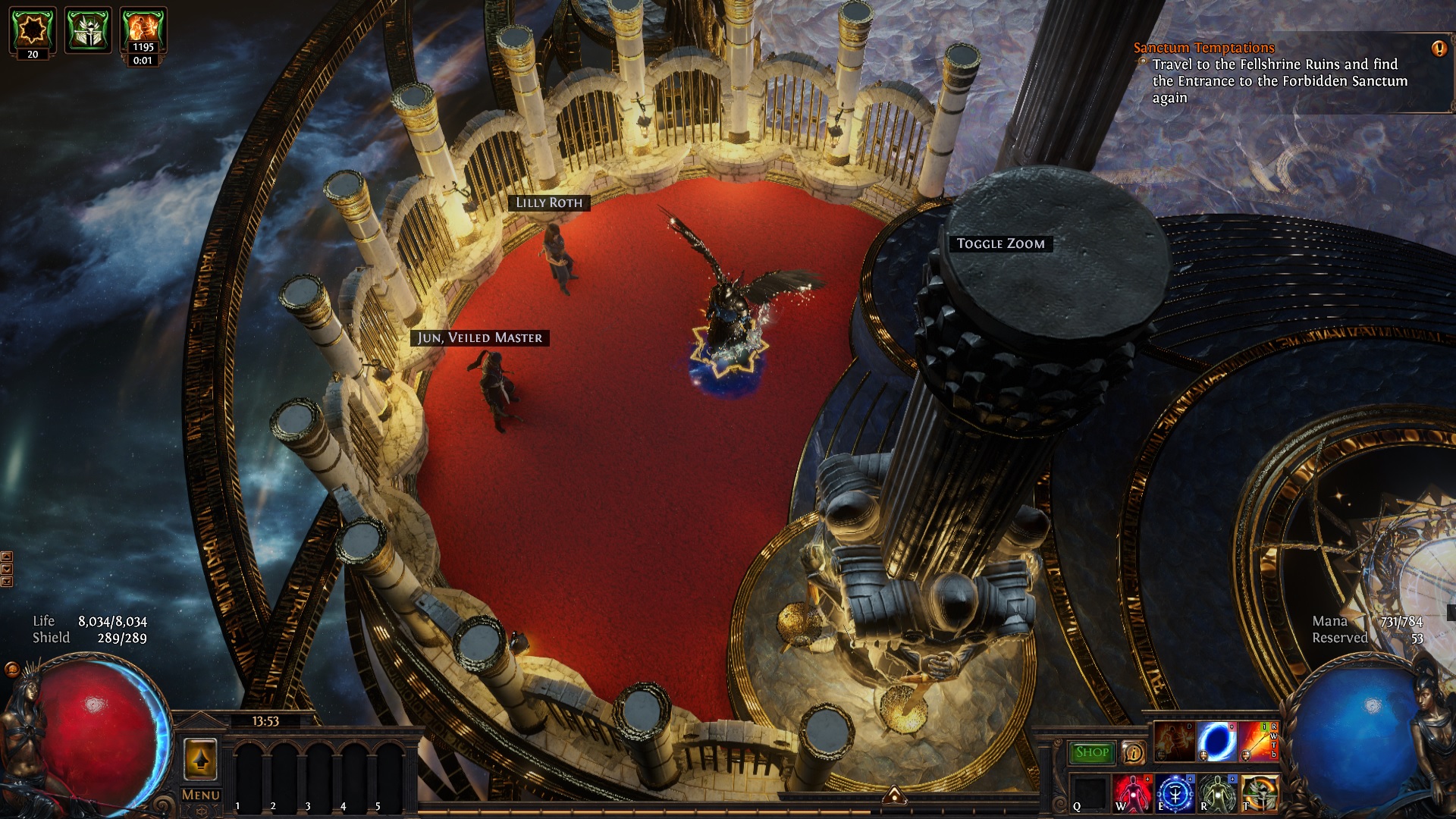Open the Menu button
This screenshot has height=819, width=1456.
(201, 795)
